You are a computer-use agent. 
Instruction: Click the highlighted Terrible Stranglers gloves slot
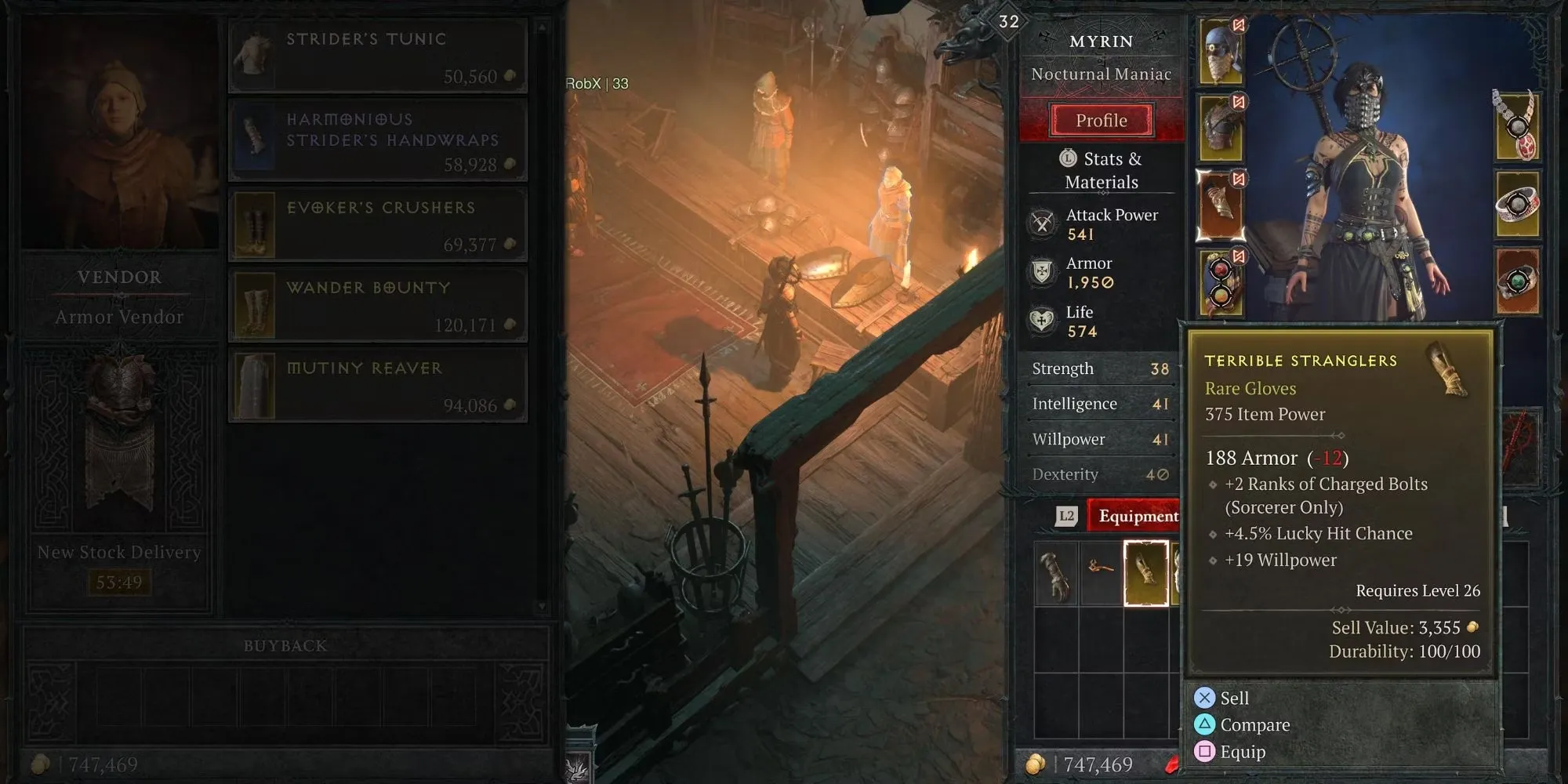pos(1146,573)
